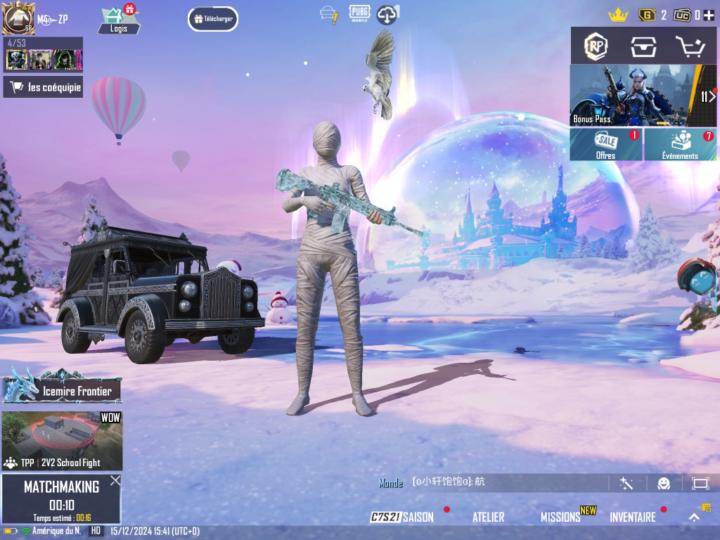Click the Télécharger download button
This screenshot has width=720, height=540.
point(213,19)
